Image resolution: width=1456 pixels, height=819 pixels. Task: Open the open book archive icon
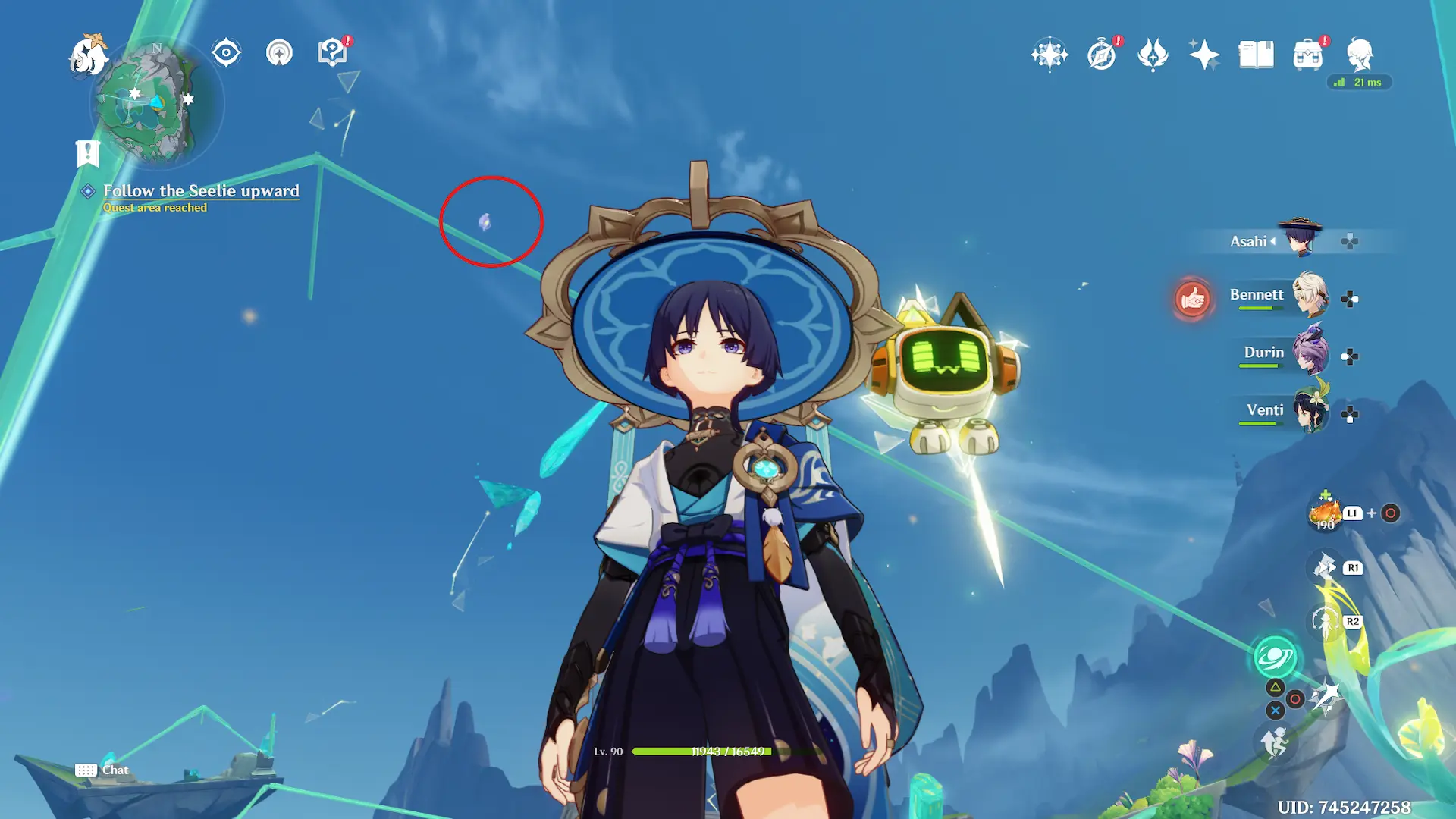pyautogui.click(x=1256, y=55)
